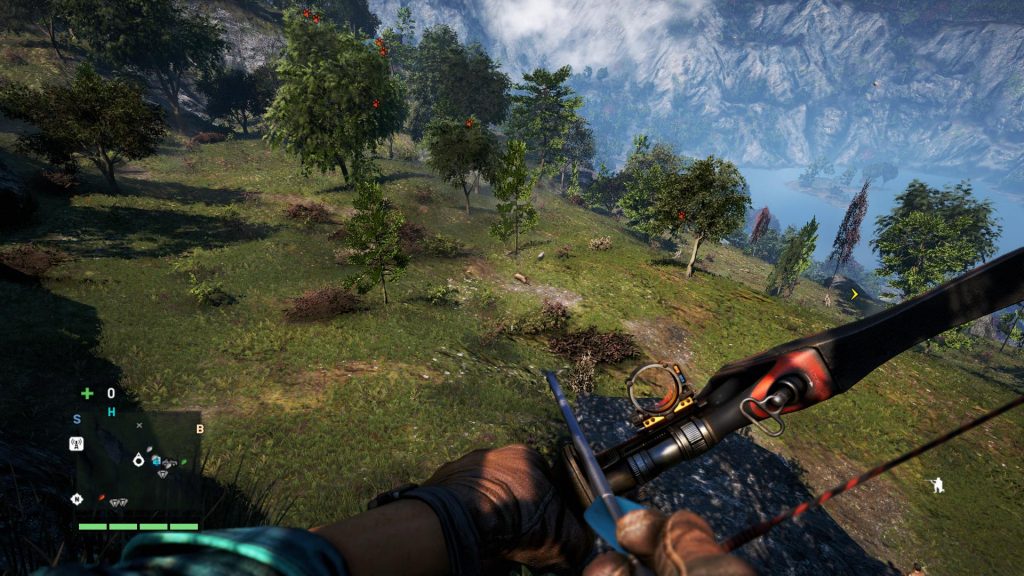The width and height of the screenshot is (1024, 576).
Task: Click the blue S marker on minimap
Action: point(77,419)
